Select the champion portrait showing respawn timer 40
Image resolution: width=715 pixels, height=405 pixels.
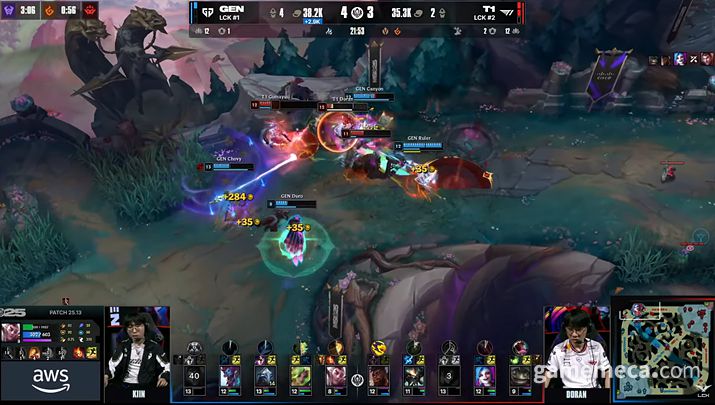click(x=195, y=375)
